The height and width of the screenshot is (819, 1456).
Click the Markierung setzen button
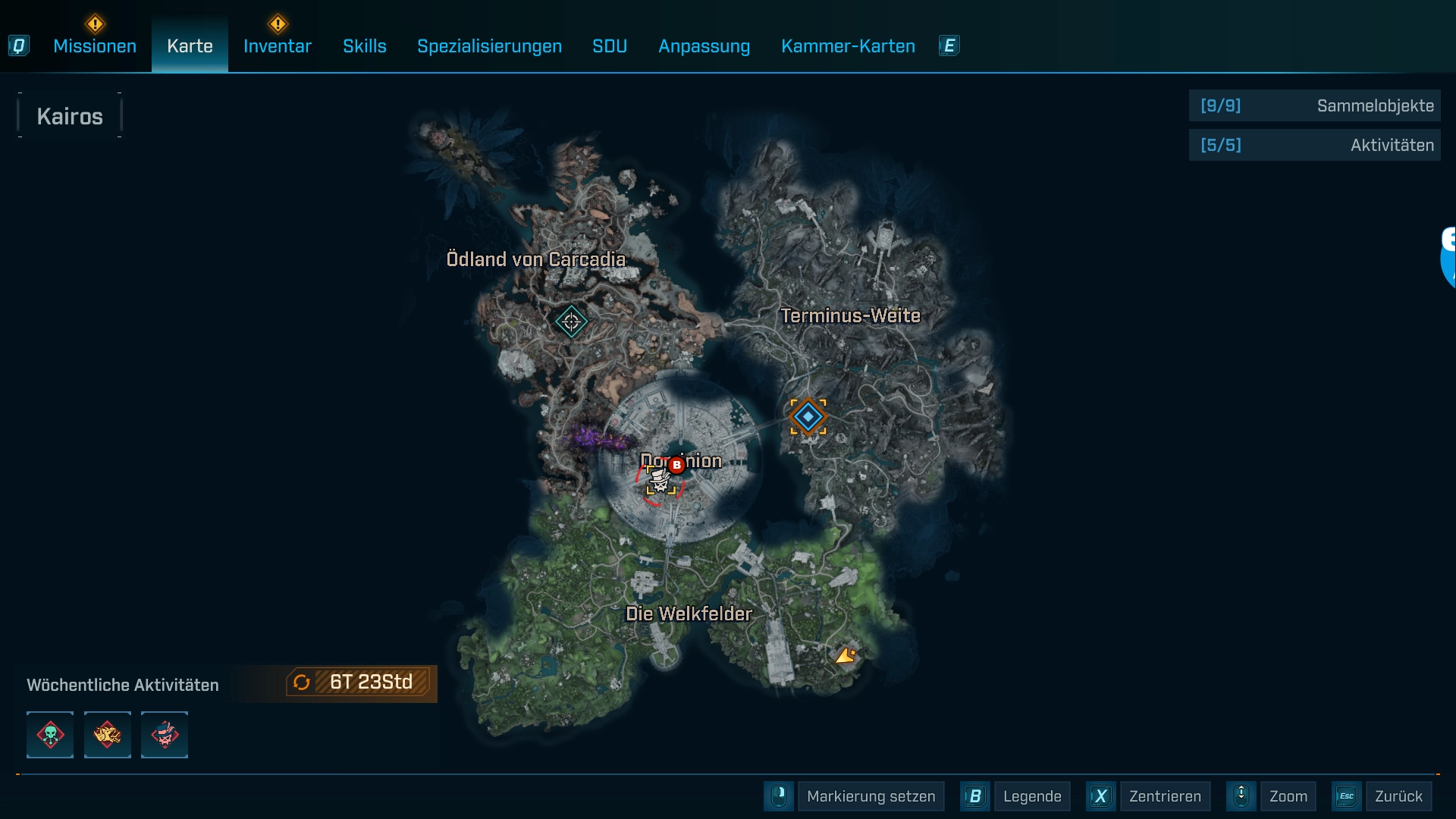tap(871, 796)
